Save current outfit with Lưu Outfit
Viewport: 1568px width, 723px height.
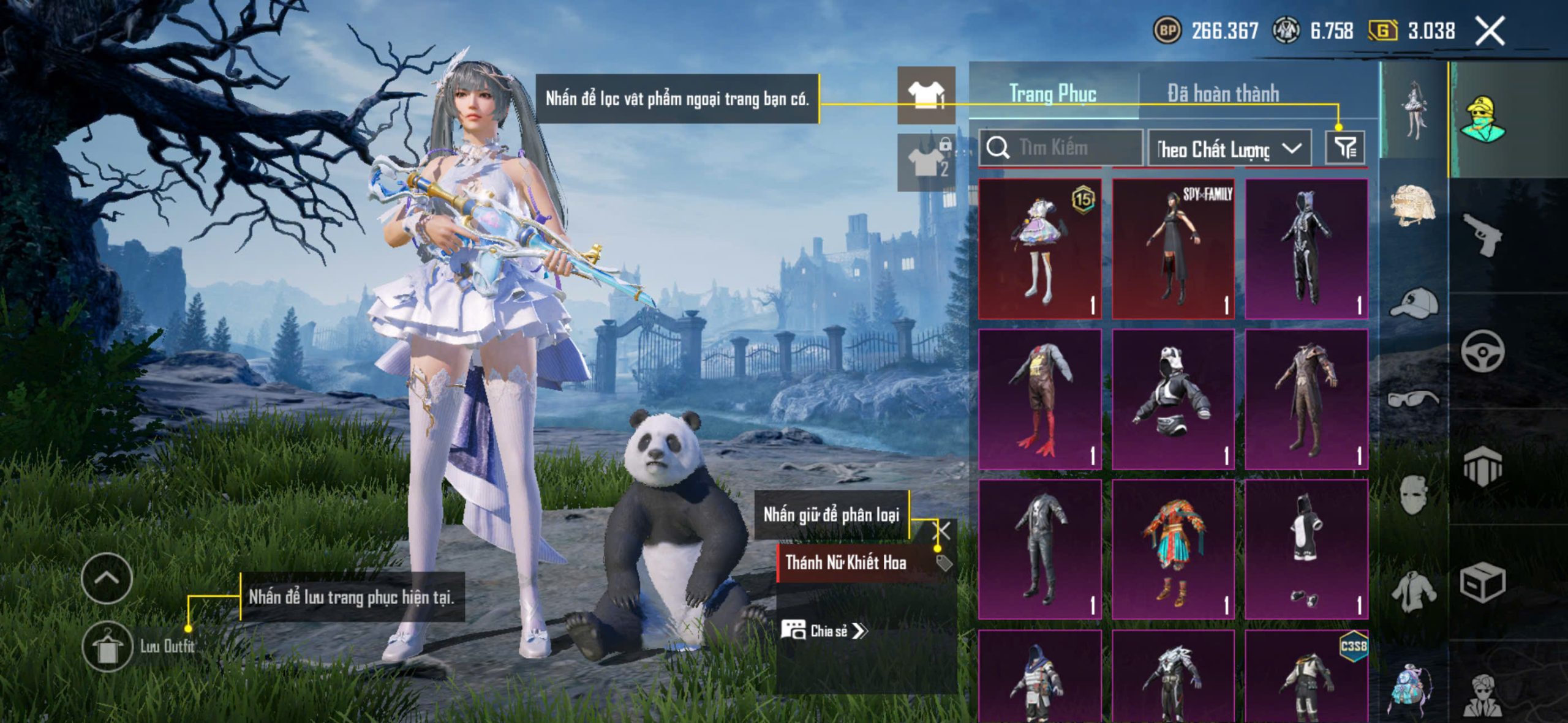click(108, 646)
